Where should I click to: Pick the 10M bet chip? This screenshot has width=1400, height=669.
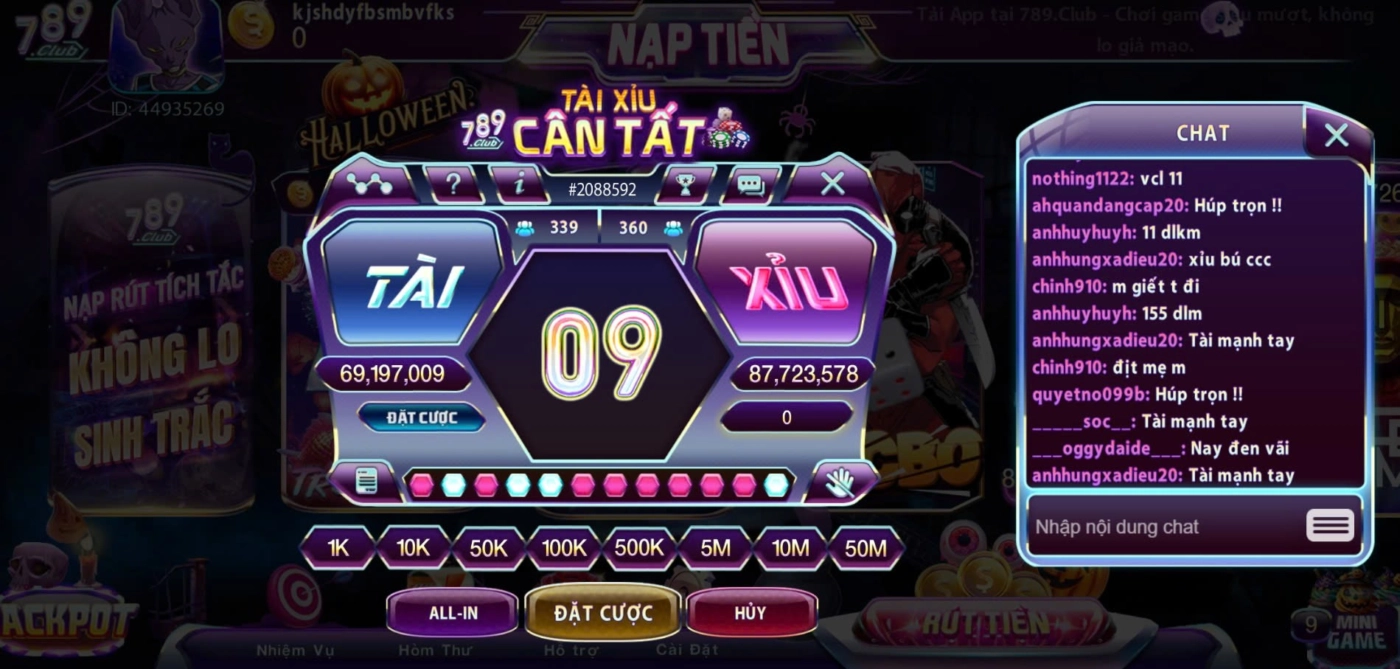click(790, 548)
